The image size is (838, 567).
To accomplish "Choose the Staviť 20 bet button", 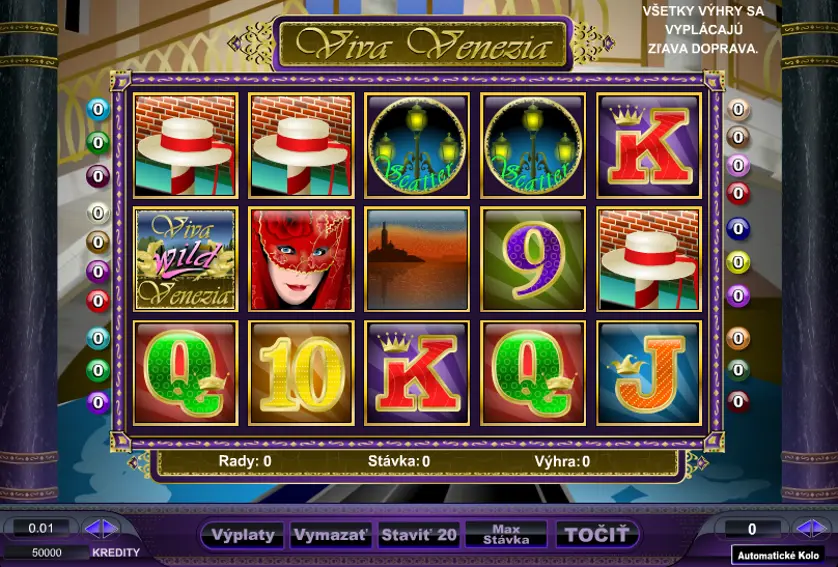I will point(419,535).
